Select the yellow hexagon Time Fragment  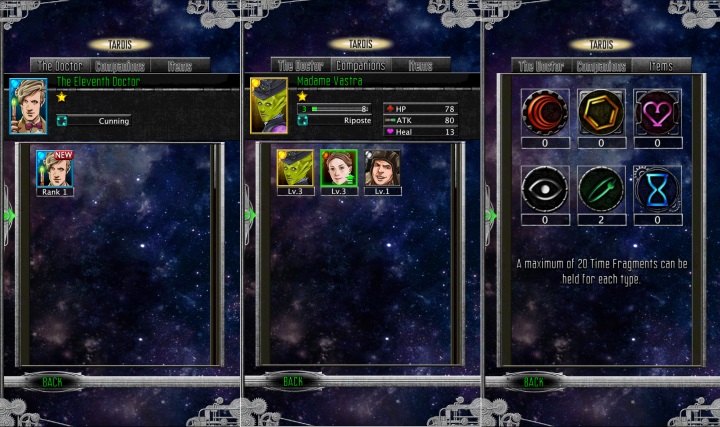602,111
